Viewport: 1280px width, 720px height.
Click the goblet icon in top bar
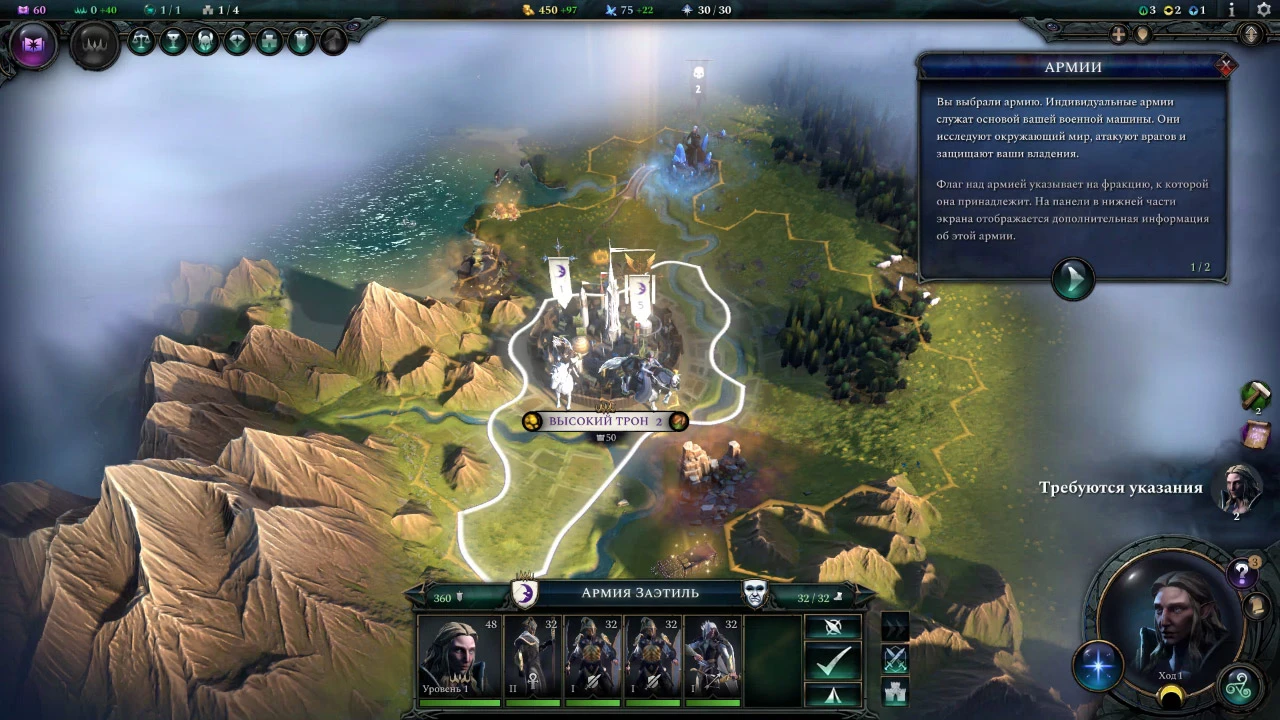pyautogui.click(x=174, y=41)
